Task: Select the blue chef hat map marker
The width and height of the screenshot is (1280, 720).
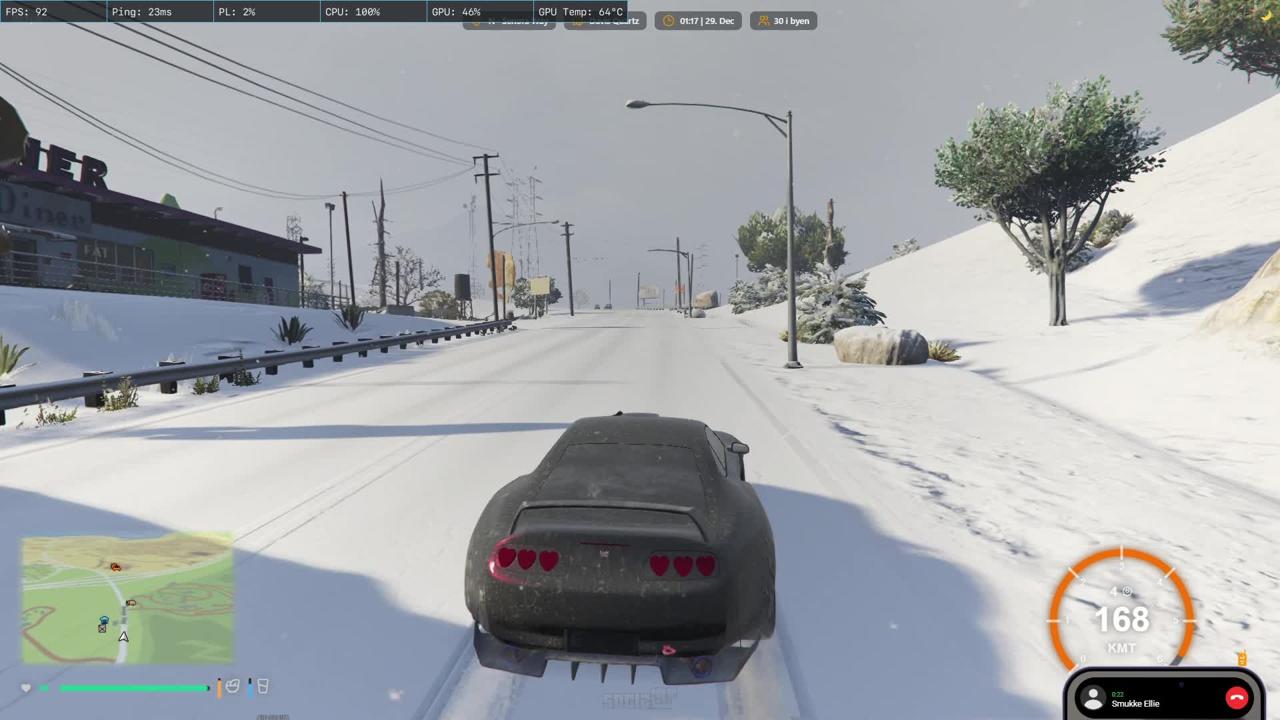Action: (x=103, y=621)
